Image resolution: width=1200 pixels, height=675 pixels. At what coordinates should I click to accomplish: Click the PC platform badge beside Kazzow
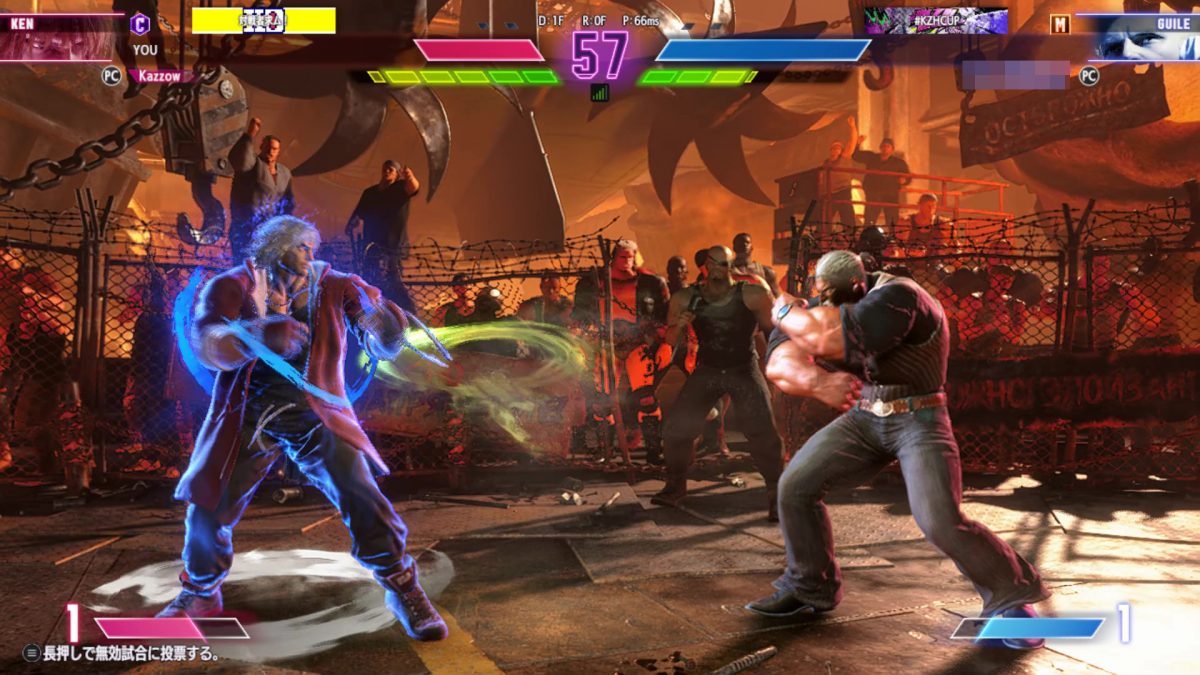[111, 74]
